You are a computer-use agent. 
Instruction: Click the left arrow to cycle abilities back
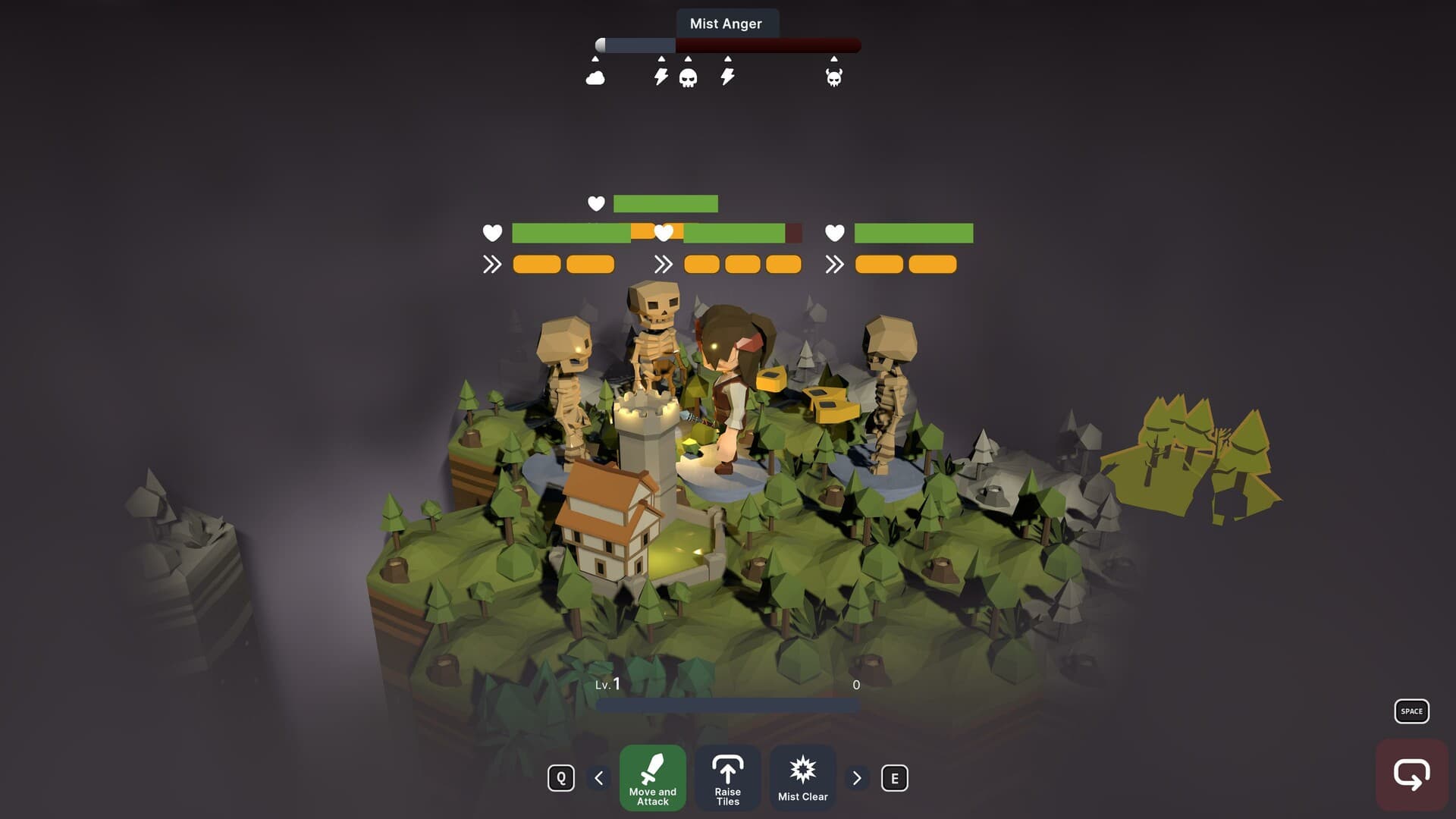[x=598, y=778]
